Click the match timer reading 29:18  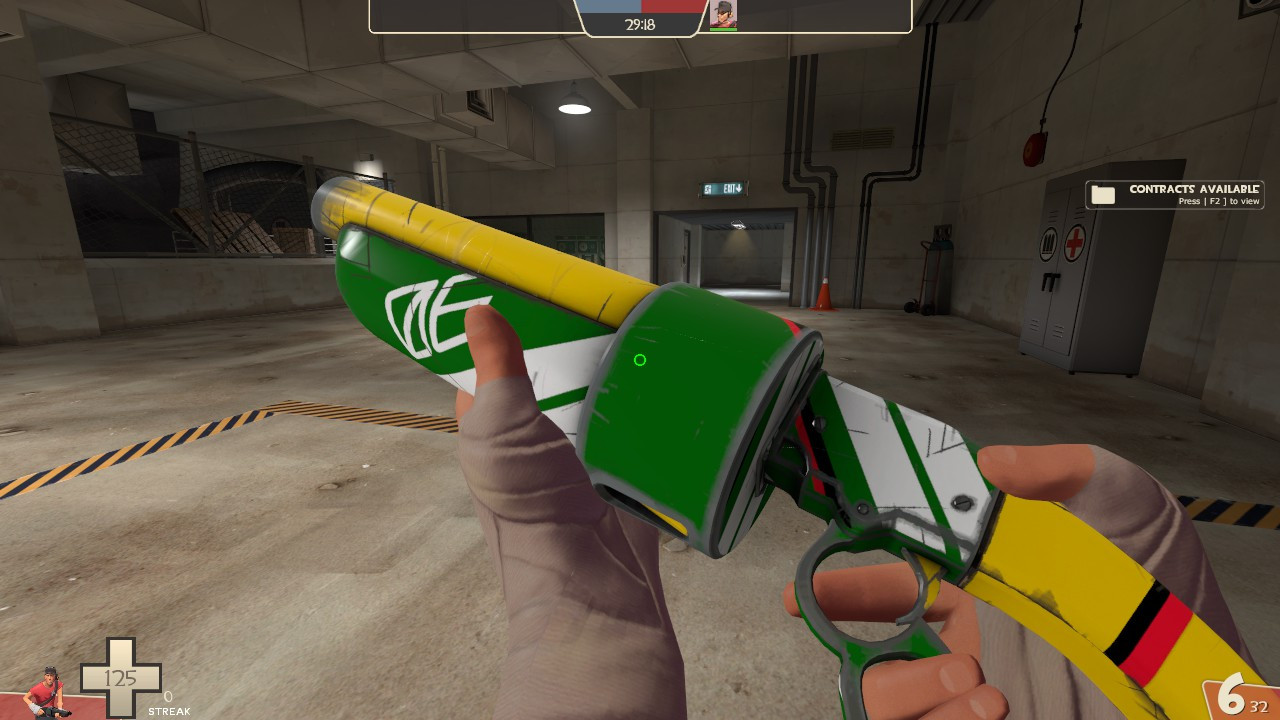pos(642,23)
